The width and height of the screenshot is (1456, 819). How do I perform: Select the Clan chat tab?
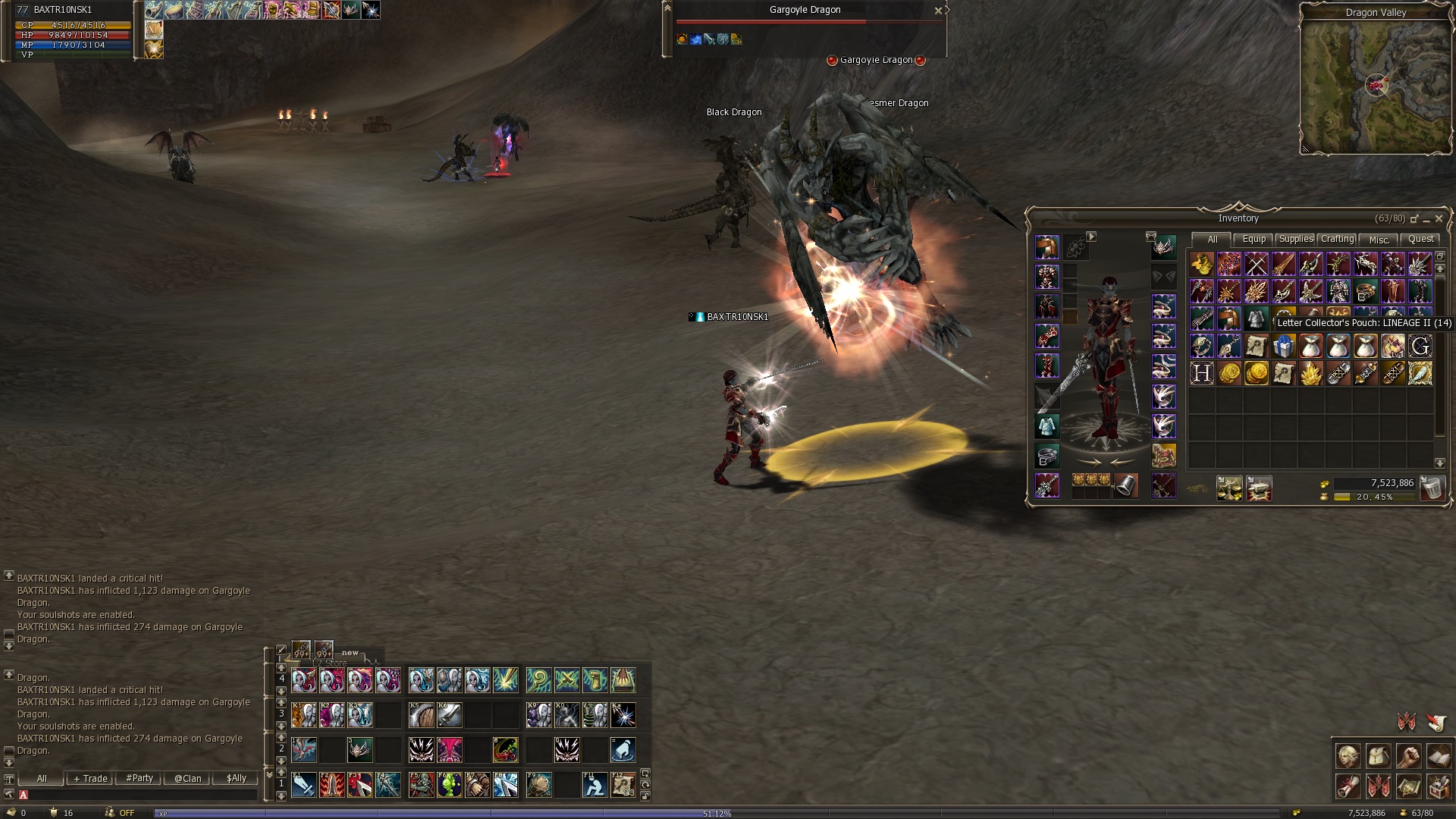click(x=187, y=778)
